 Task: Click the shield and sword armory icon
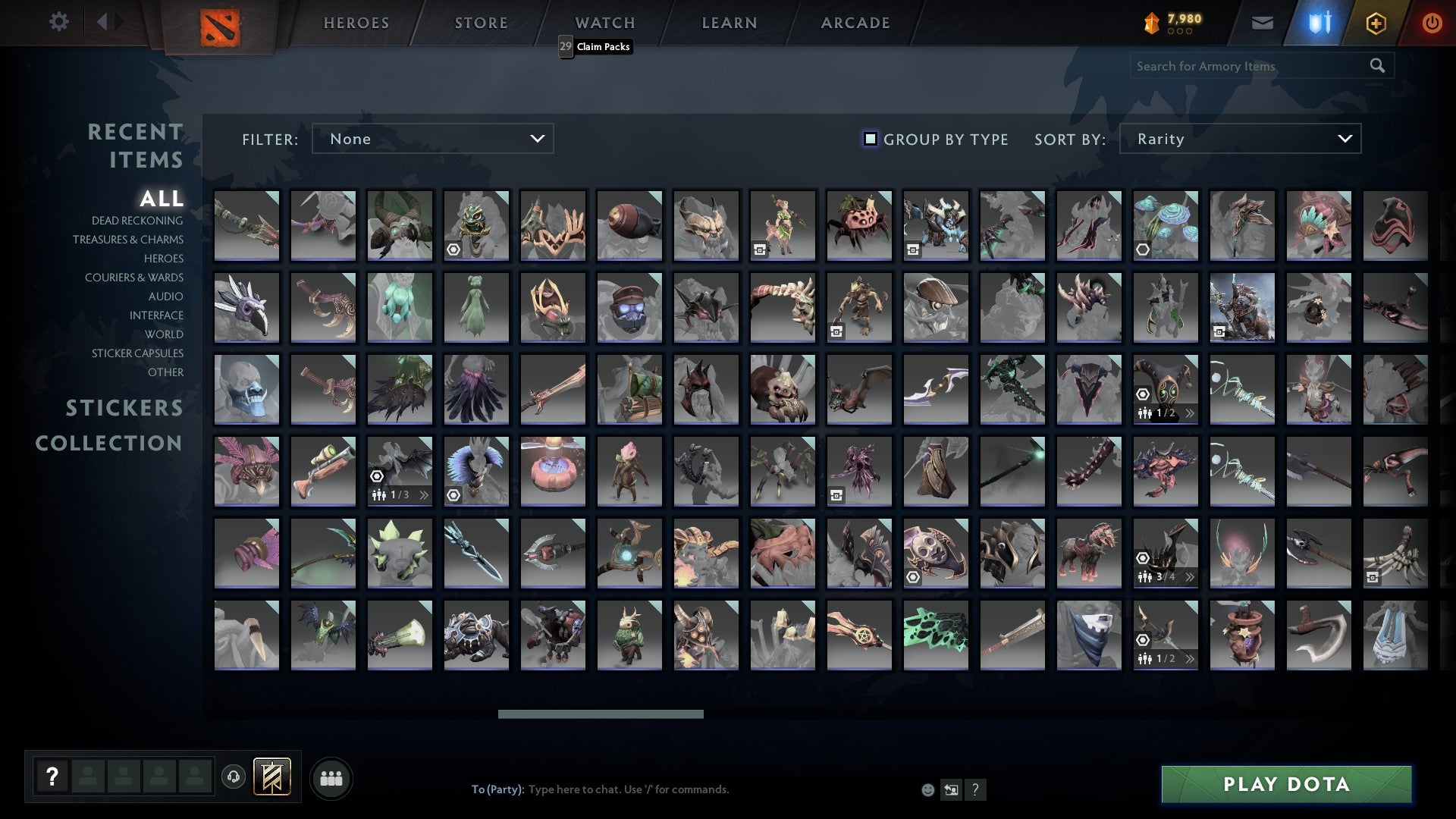click(1318, 23)
